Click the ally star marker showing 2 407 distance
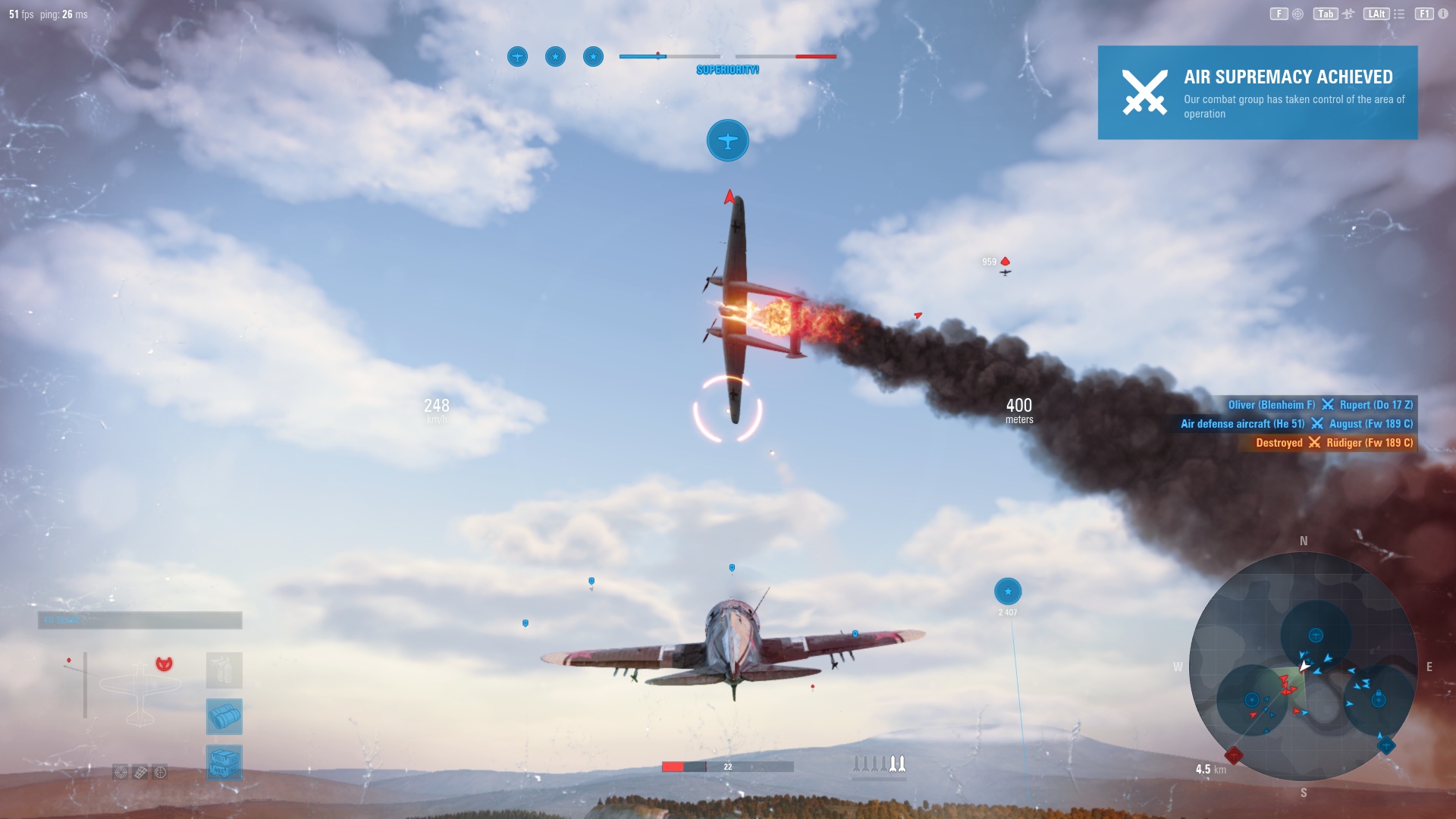 pyautogui.click(x=1006, y=592)
